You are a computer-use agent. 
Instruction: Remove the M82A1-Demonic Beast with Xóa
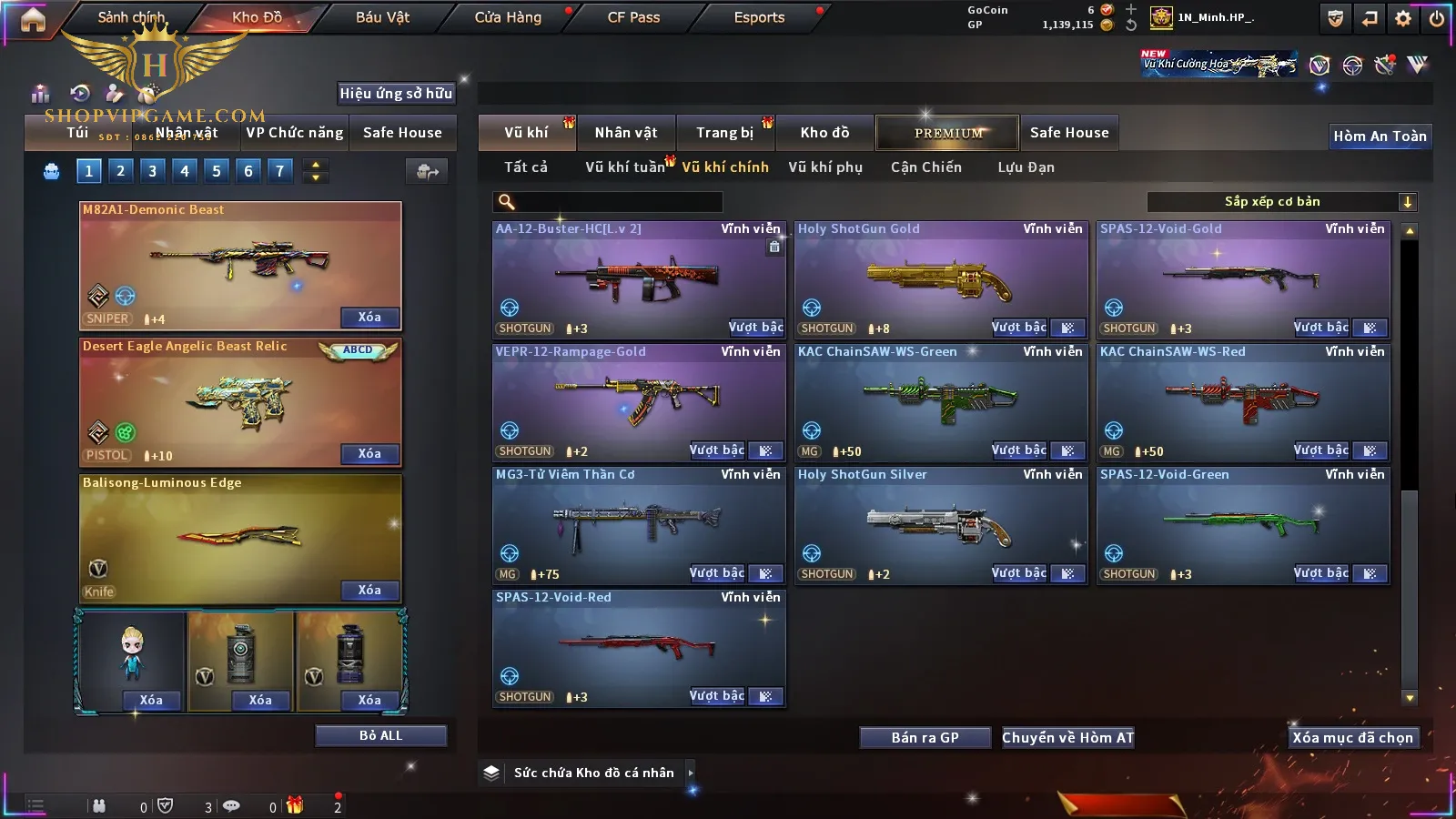[x=369, y=318]
